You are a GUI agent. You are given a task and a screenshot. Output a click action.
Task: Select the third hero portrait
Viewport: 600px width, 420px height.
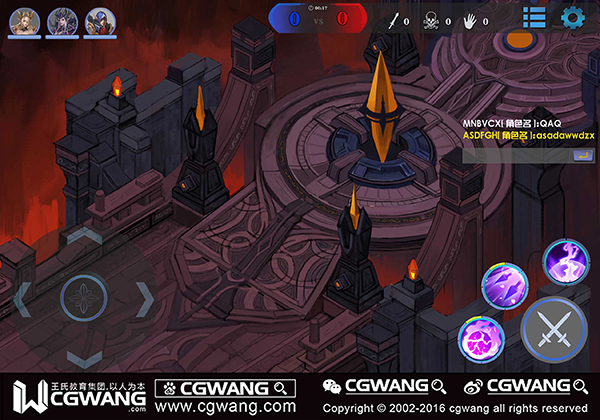tap(98, 20)
